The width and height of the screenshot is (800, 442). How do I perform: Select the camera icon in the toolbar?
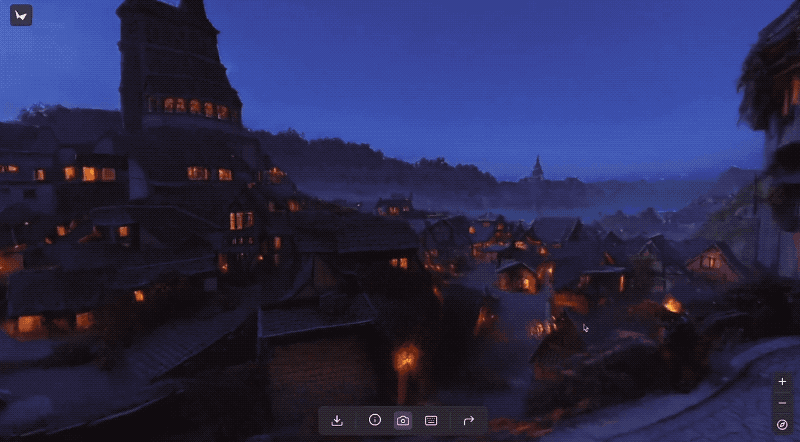[x=402, y=421]
